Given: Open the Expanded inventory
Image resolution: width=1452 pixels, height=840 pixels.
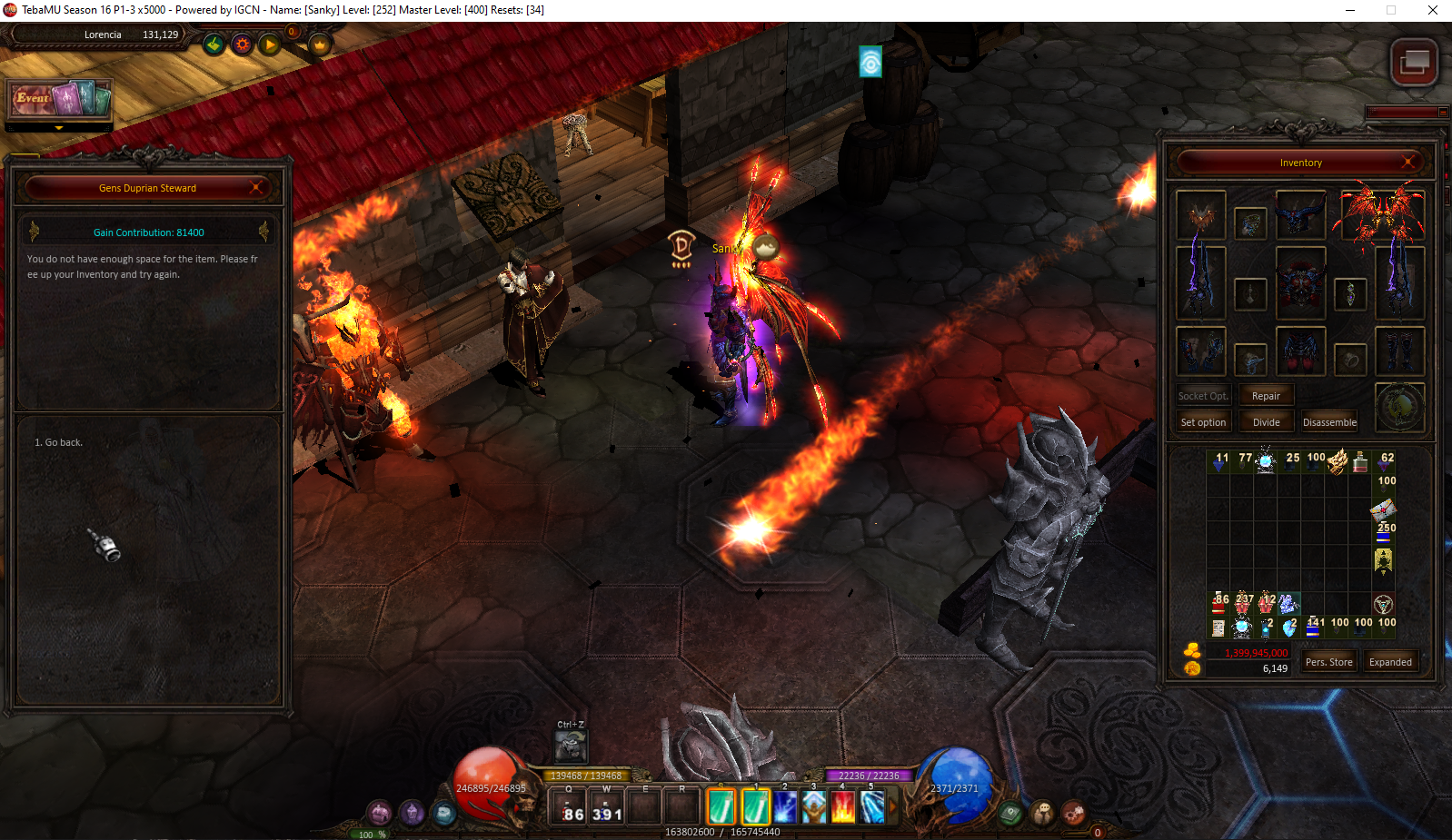Looking at the screenshot, I should [x=1390, y=662].
